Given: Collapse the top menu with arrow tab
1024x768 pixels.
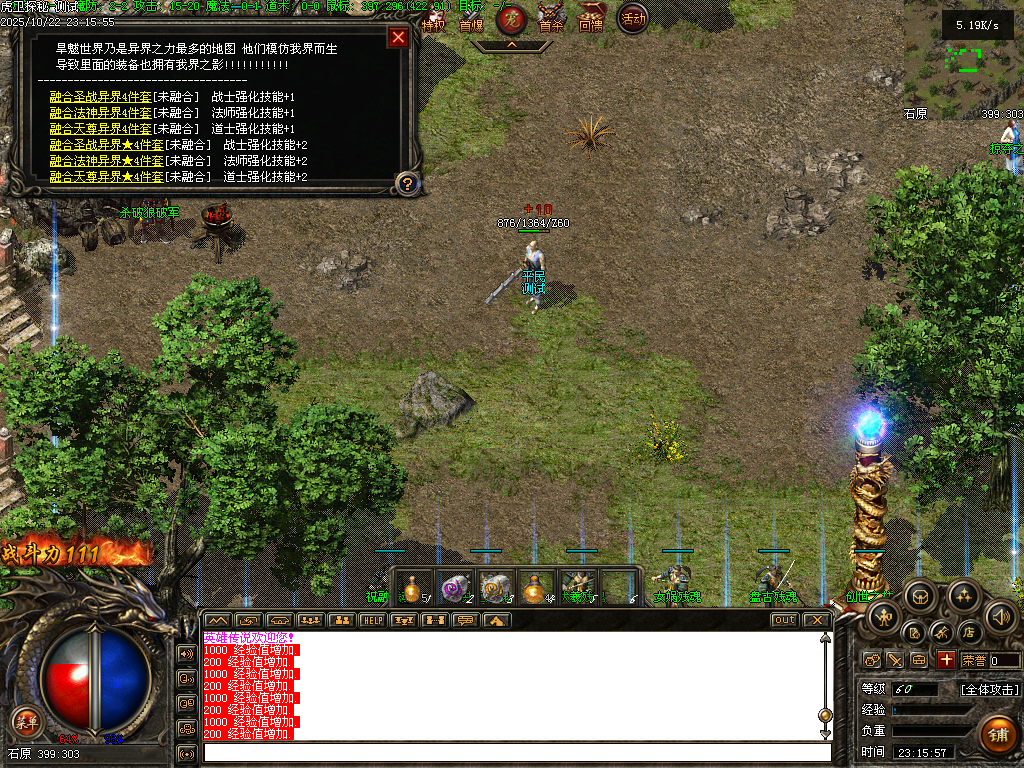Looking at the screenshot, I should tap(511, 45).
